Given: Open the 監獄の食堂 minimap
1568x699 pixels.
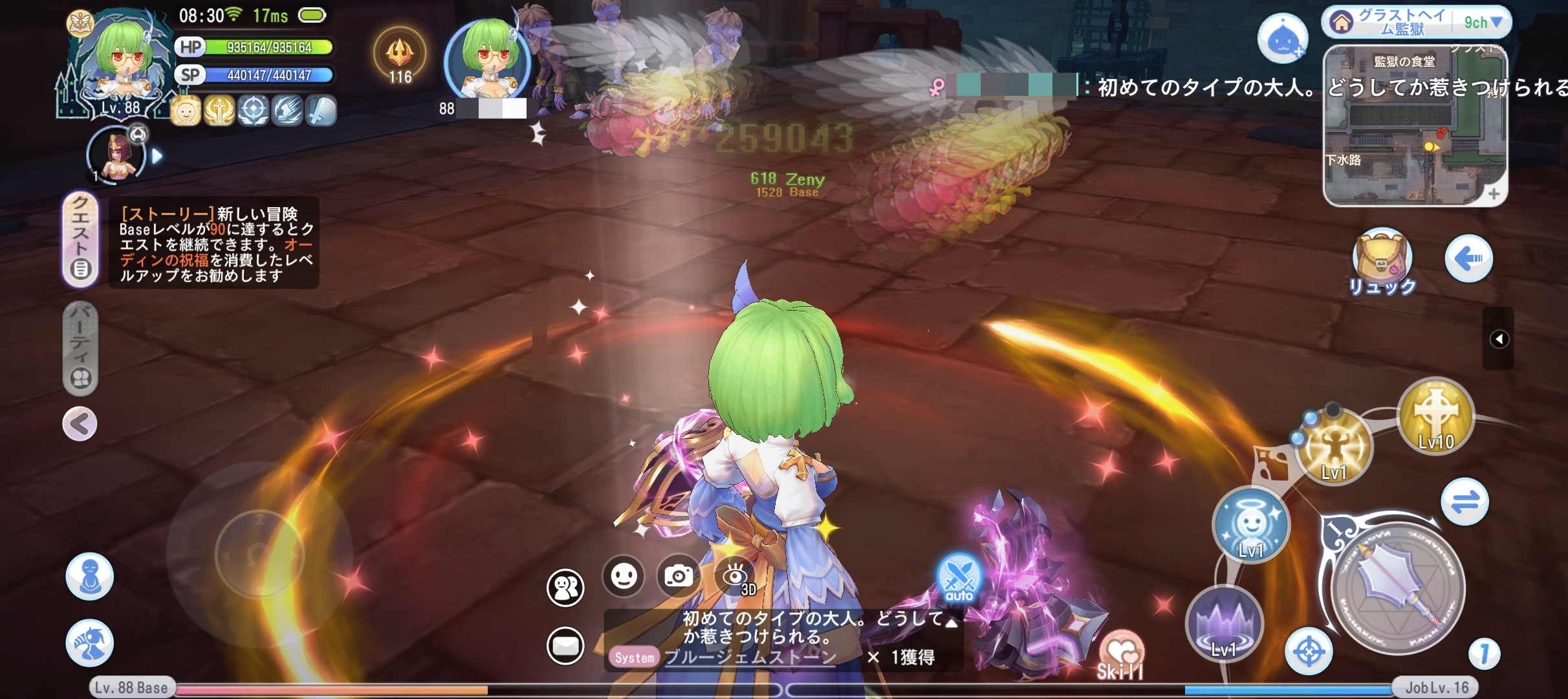Looking at the screenshot, I should tap(1415, 126).
